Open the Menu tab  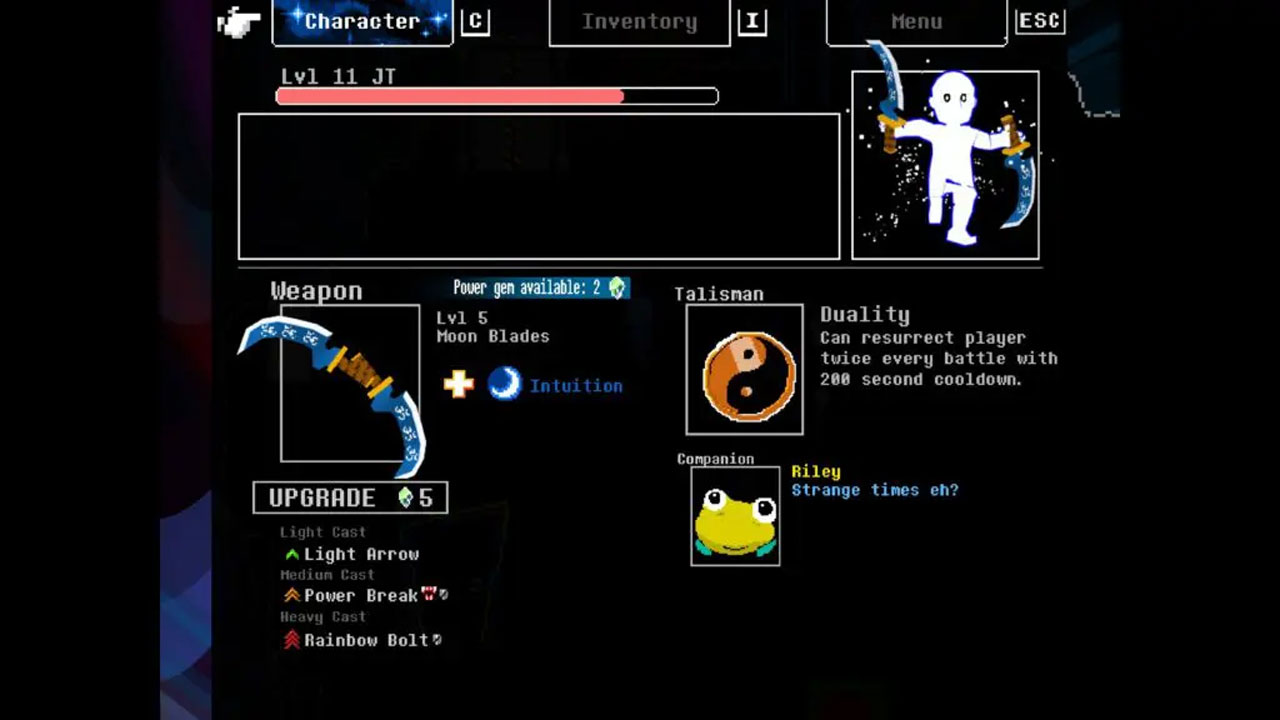pyautogui.click(x=916, y=22)
